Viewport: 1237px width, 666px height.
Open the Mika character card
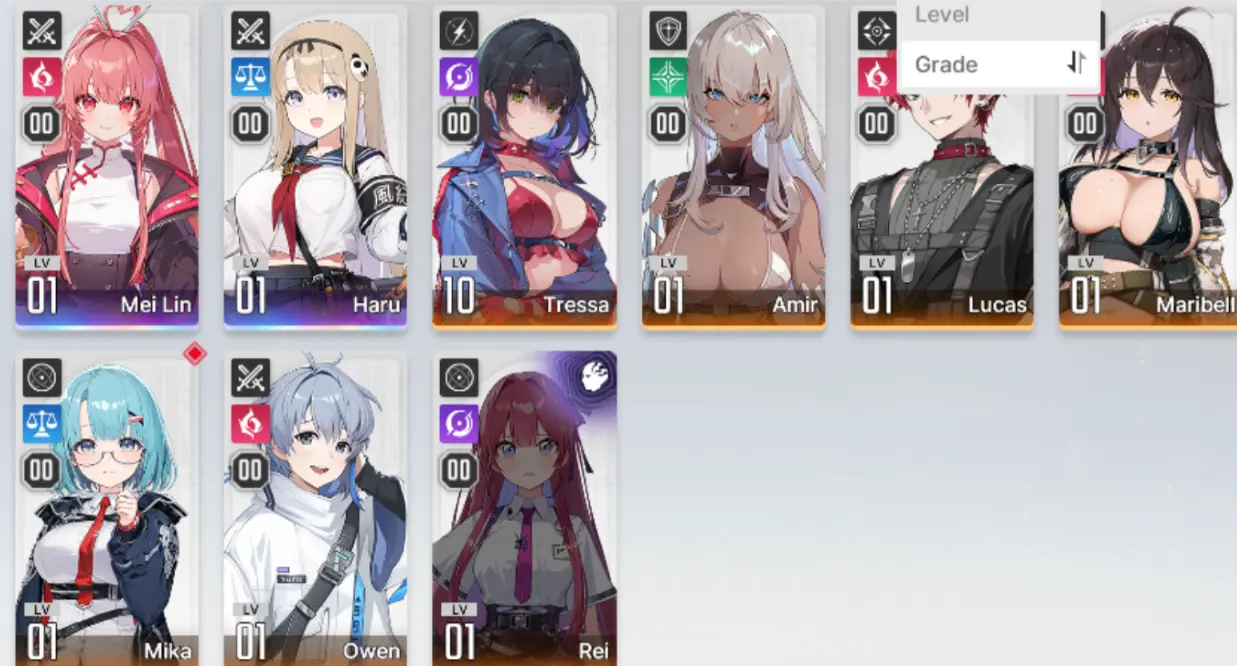coord(107,510)
